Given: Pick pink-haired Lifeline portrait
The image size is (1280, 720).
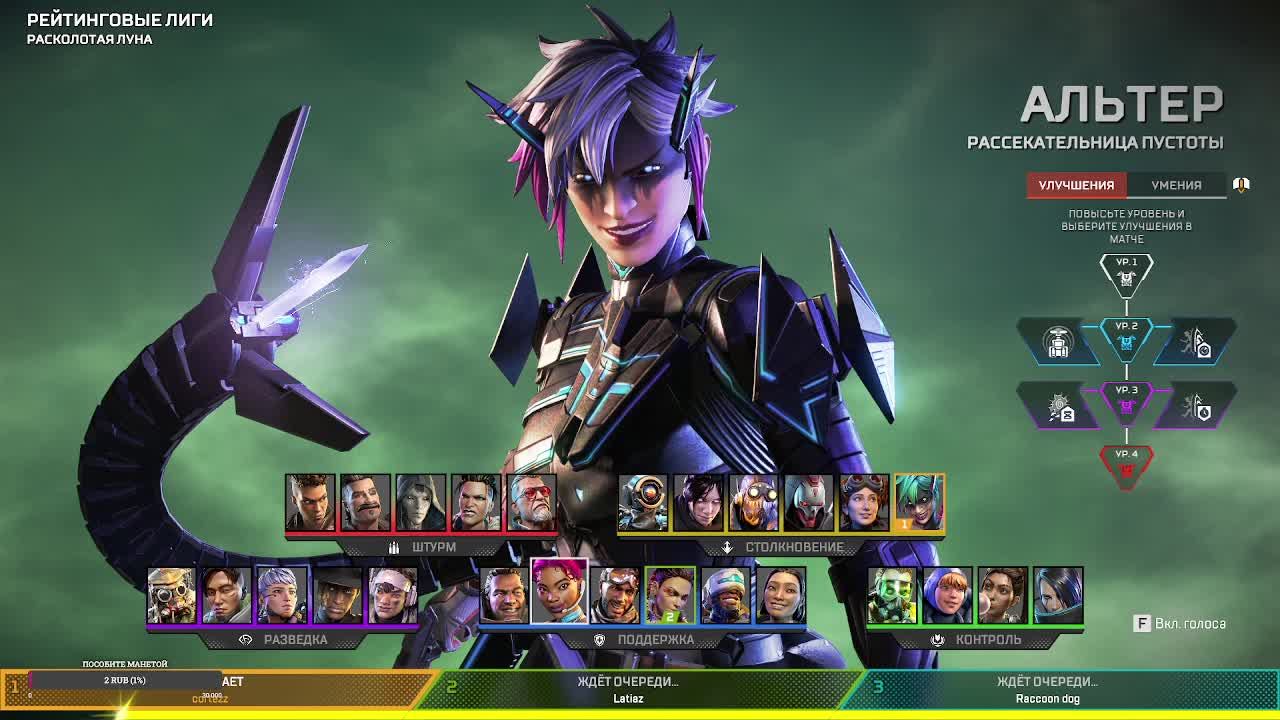Looking at the screenshot, I should pyautogui.click(x=559, y=592).
